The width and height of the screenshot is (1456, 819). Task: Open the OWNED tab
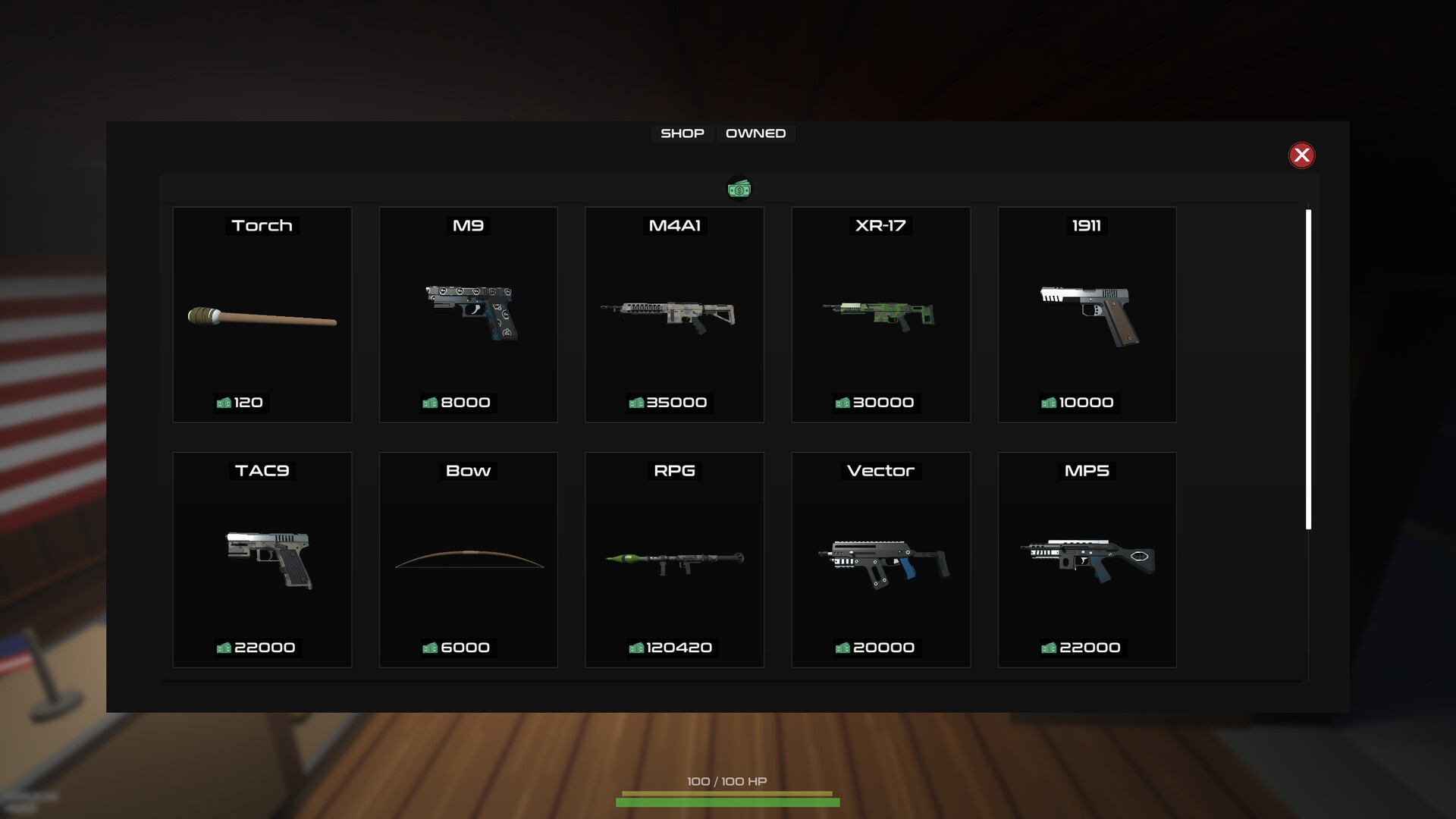pos(755,133)
